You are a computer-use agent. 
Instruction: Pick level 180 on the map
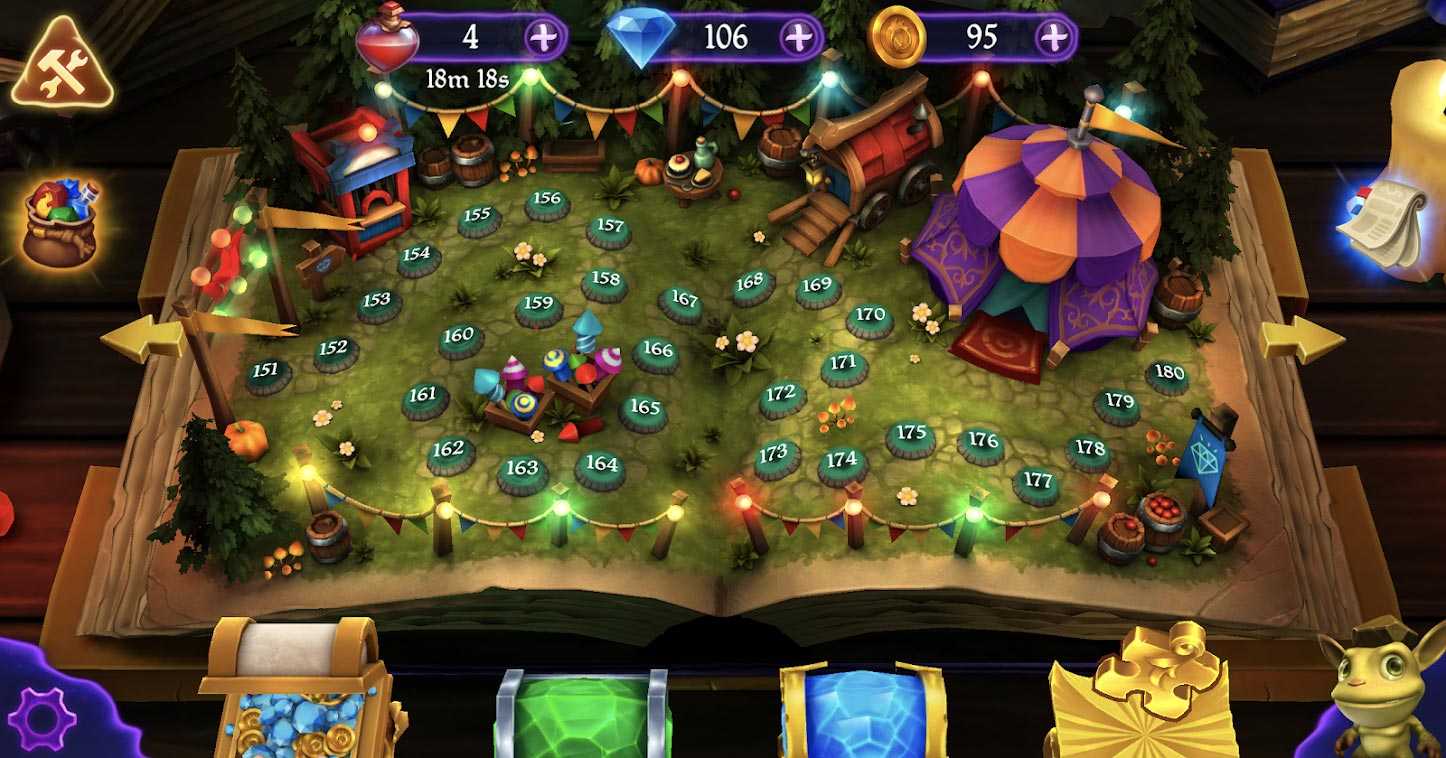[1167, 374]
